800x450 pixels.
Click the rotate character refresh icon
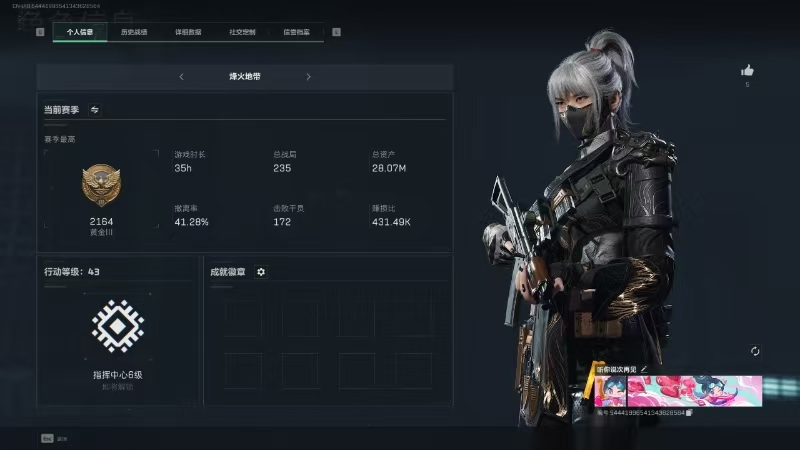coord(755,351)
